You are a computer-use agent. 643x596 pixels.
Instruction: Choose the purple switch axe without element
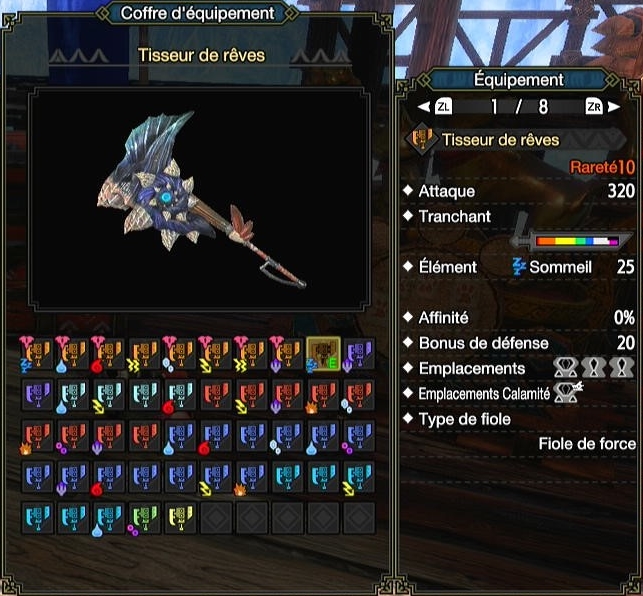point(35,394)
